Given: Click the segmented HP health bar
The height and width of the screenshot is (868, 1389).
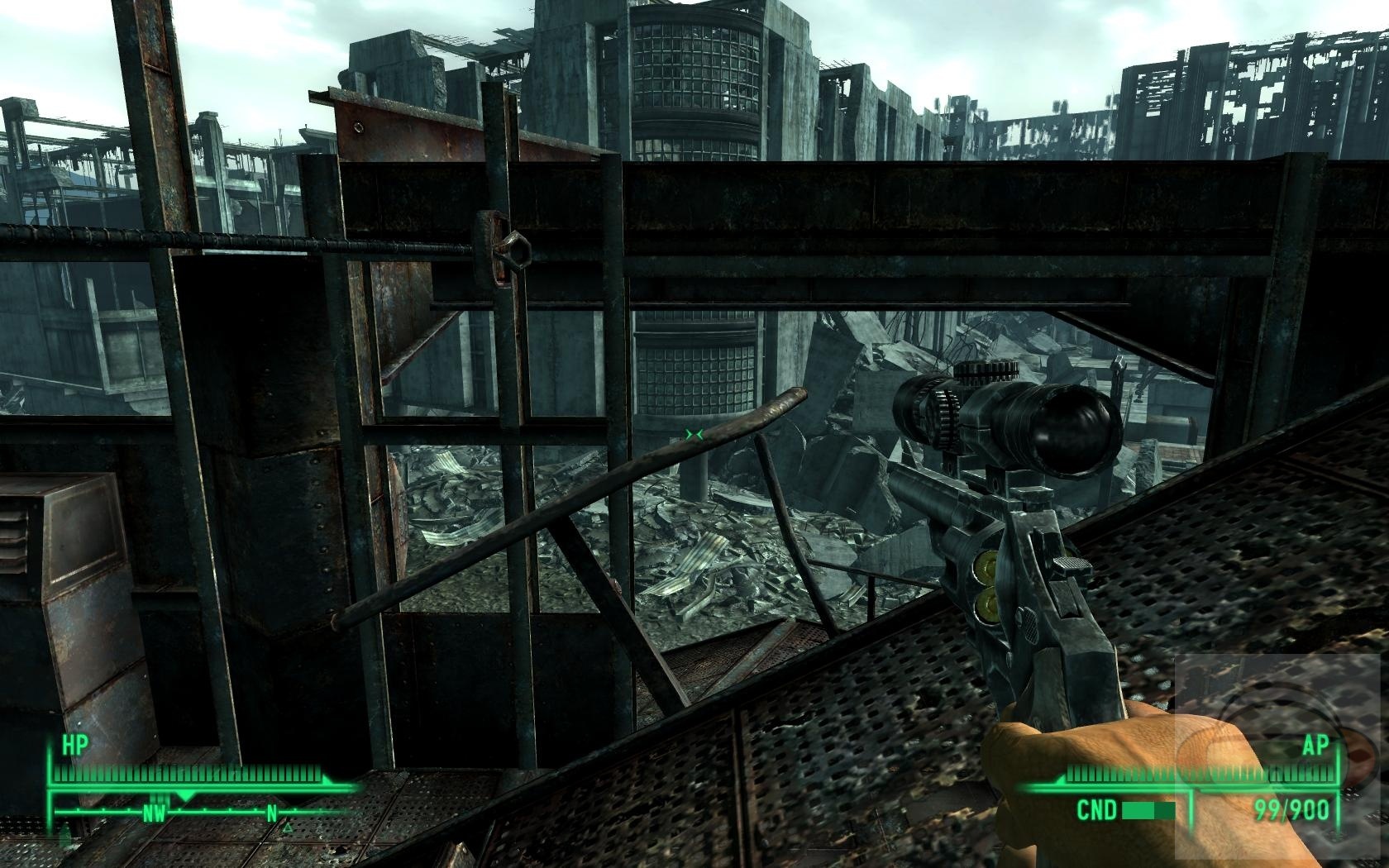Looking at the screenshot, I should click(190, 775).
